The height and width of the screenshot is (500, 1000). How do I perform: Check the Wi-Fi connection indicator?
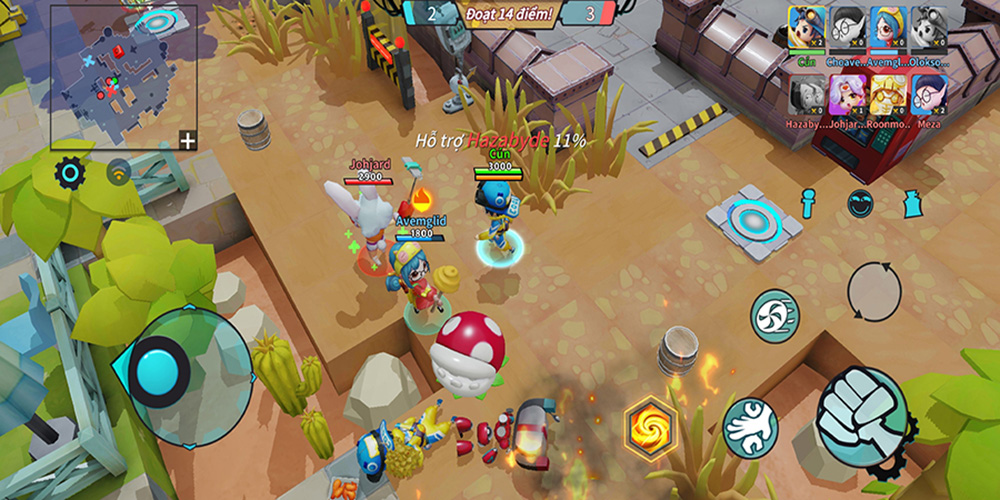121,172
